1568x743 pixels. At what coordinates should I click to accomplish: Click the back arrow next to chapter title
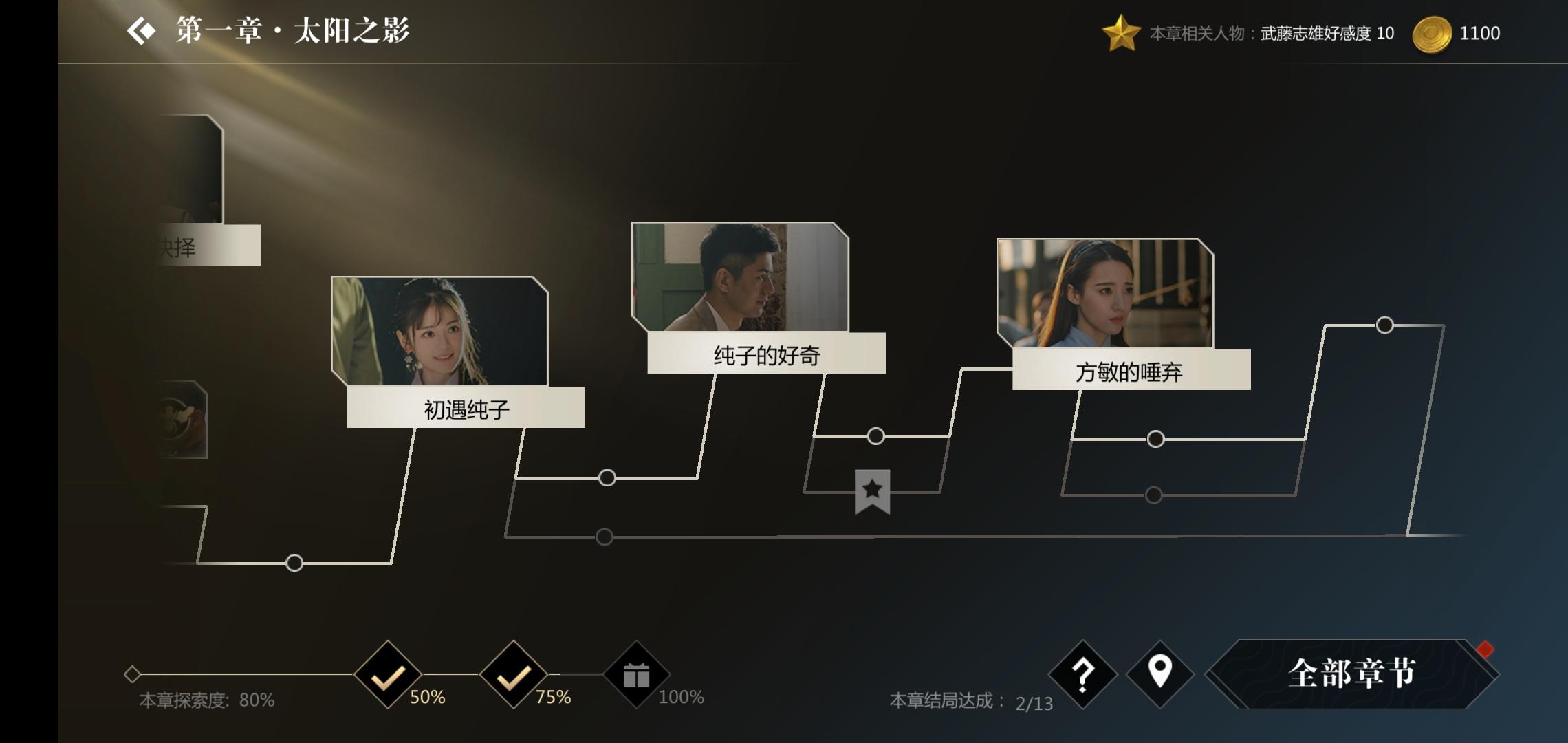click(142, 31)
